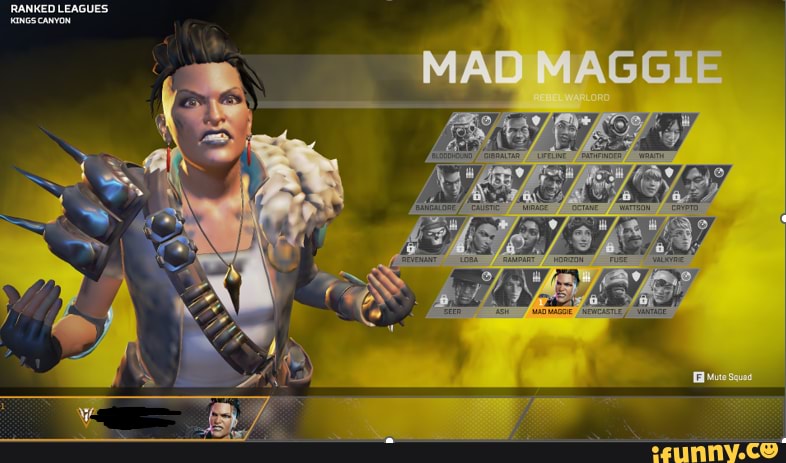Click the locked Caustic tile
786x463 pixels.
pyautogui.click(x=499, y=187)
